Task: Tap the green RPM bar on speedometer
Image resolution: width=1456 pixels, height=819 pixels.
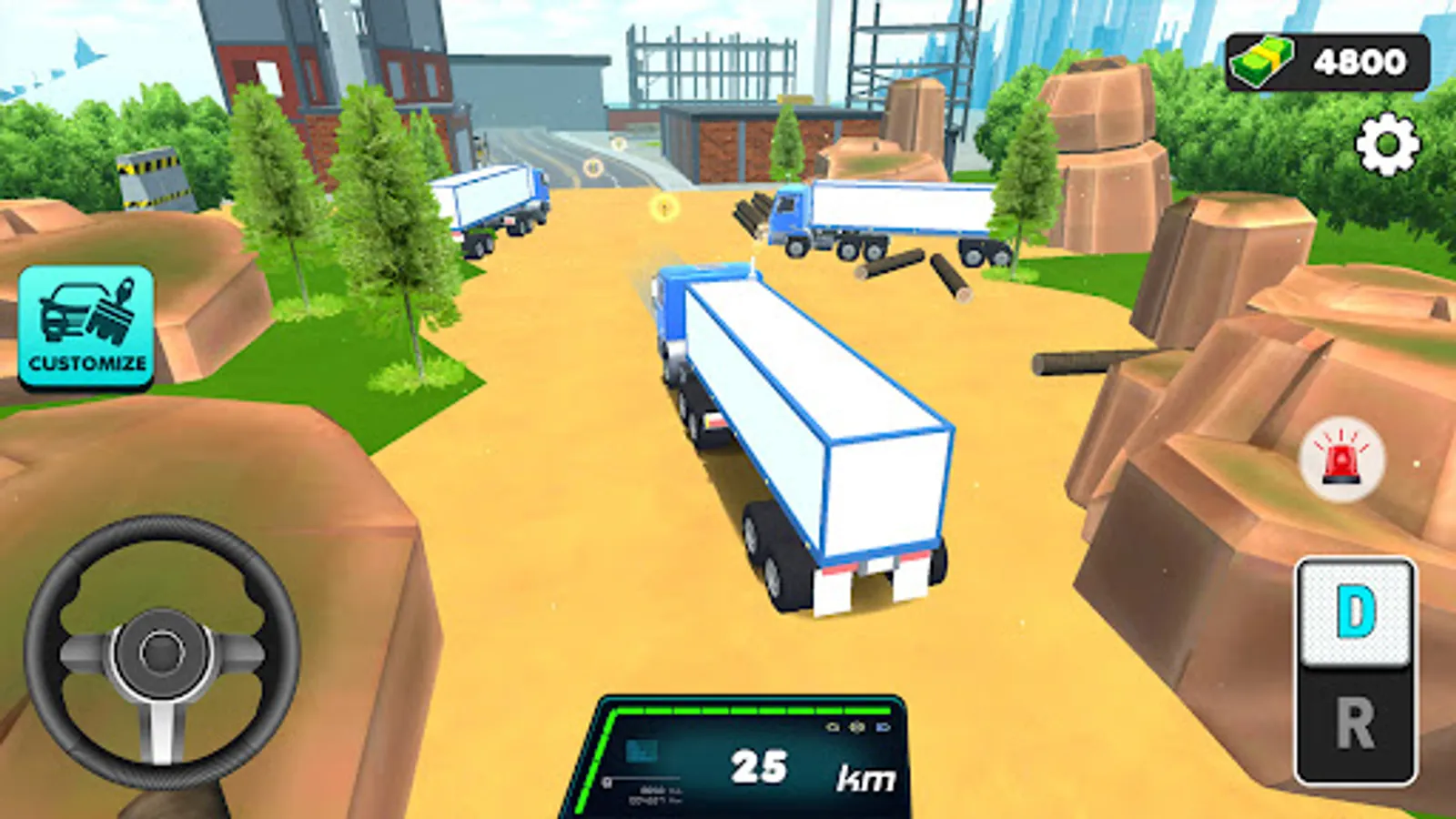Action: [x=755, y=710]
